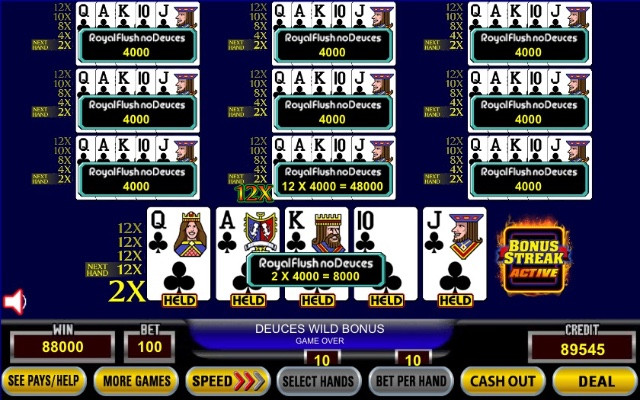This screenshot has height=400, width=640.
Task: Select the held Jack of clubs card
Action: [456, 250]
